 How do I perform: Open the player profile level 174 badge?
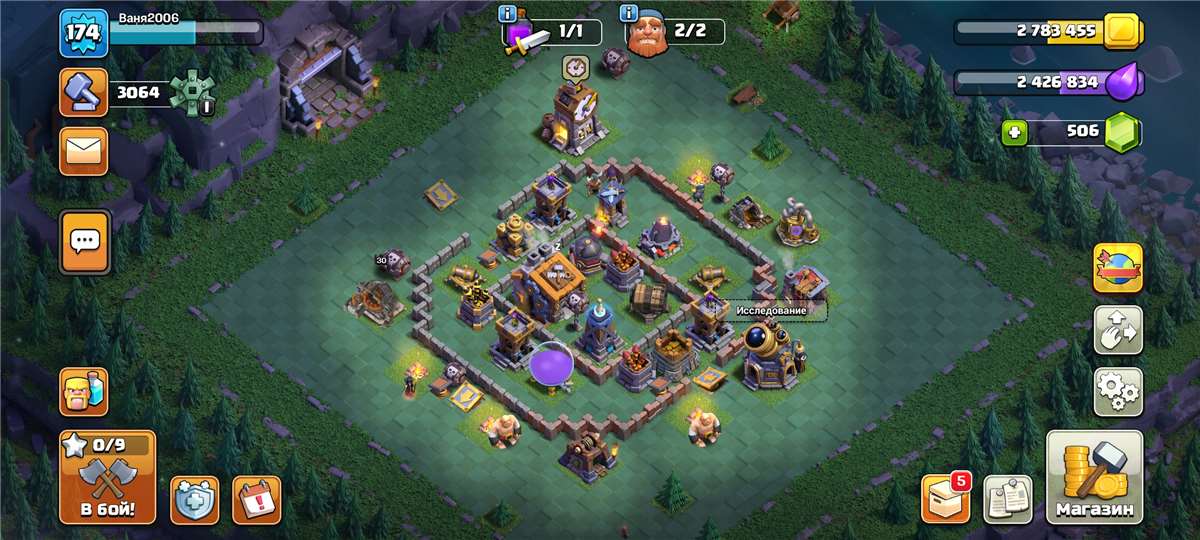click(x=83, y=32)
